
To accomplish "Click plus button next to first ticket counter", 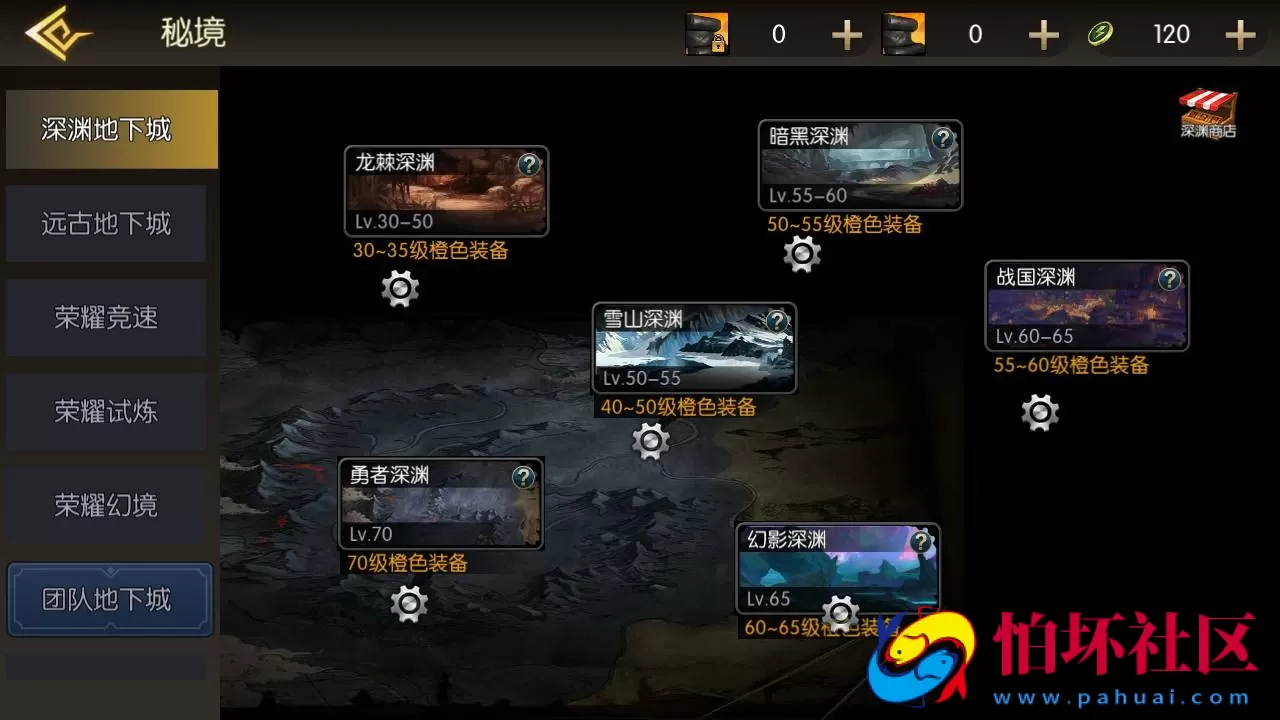I will [847, 34].
